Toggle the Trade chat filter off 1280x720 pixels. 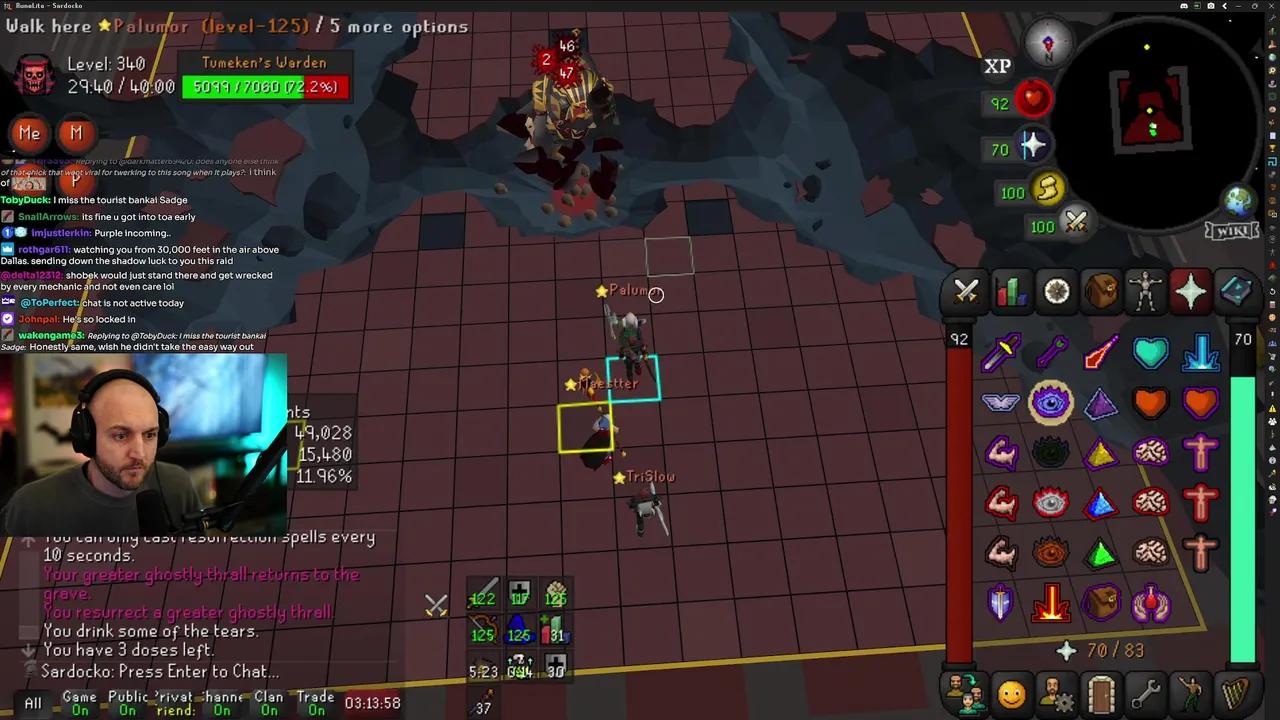tap(318, 703)
